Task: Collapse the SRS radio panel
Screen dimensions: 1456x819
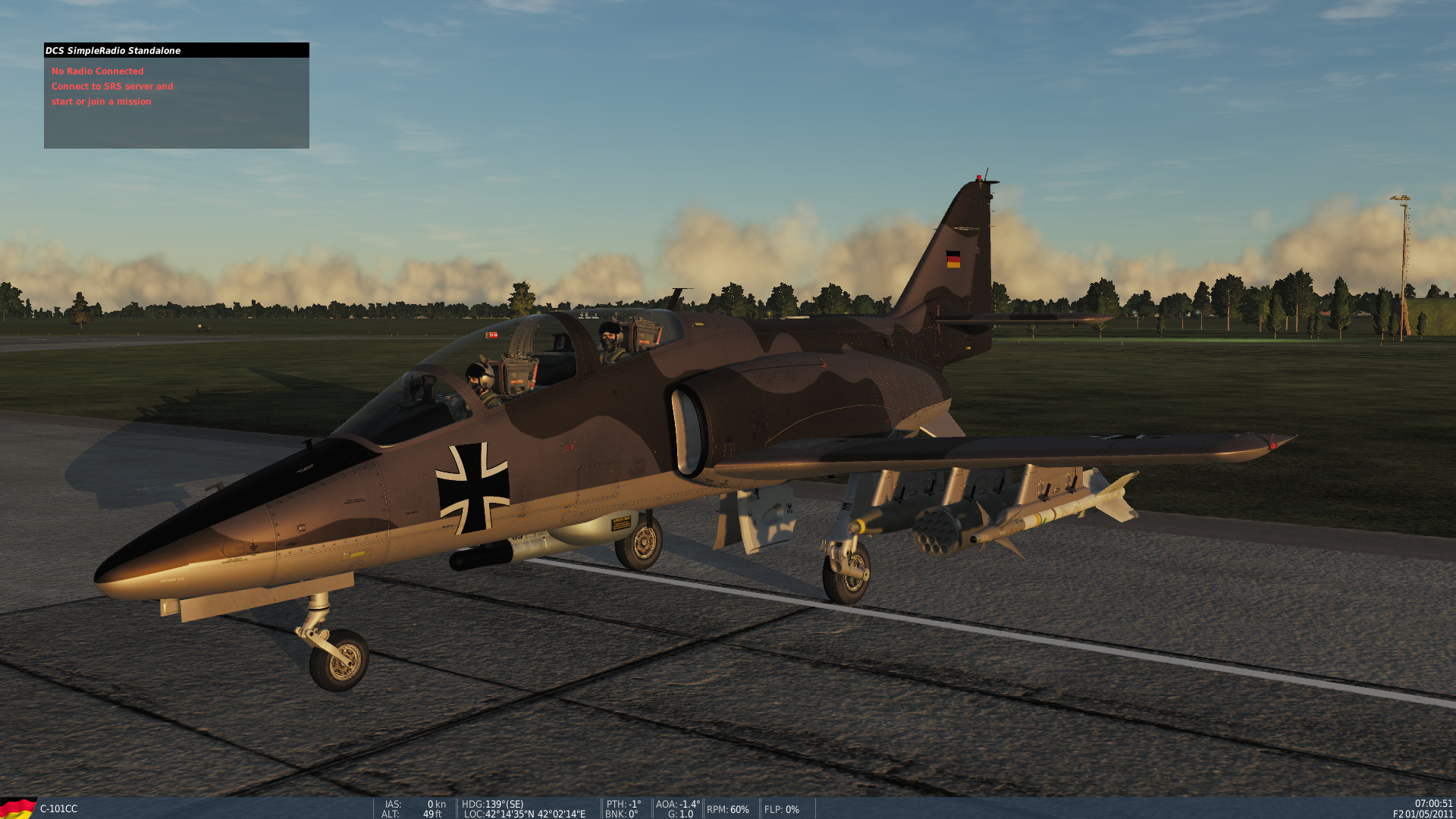Action: (177, 50)
